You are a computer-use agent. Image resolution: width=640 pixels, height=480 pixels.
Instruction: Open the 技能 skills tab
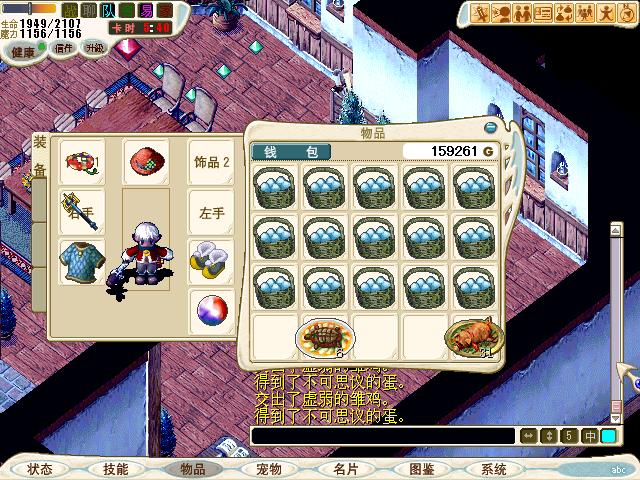click(x=116, y=468)
